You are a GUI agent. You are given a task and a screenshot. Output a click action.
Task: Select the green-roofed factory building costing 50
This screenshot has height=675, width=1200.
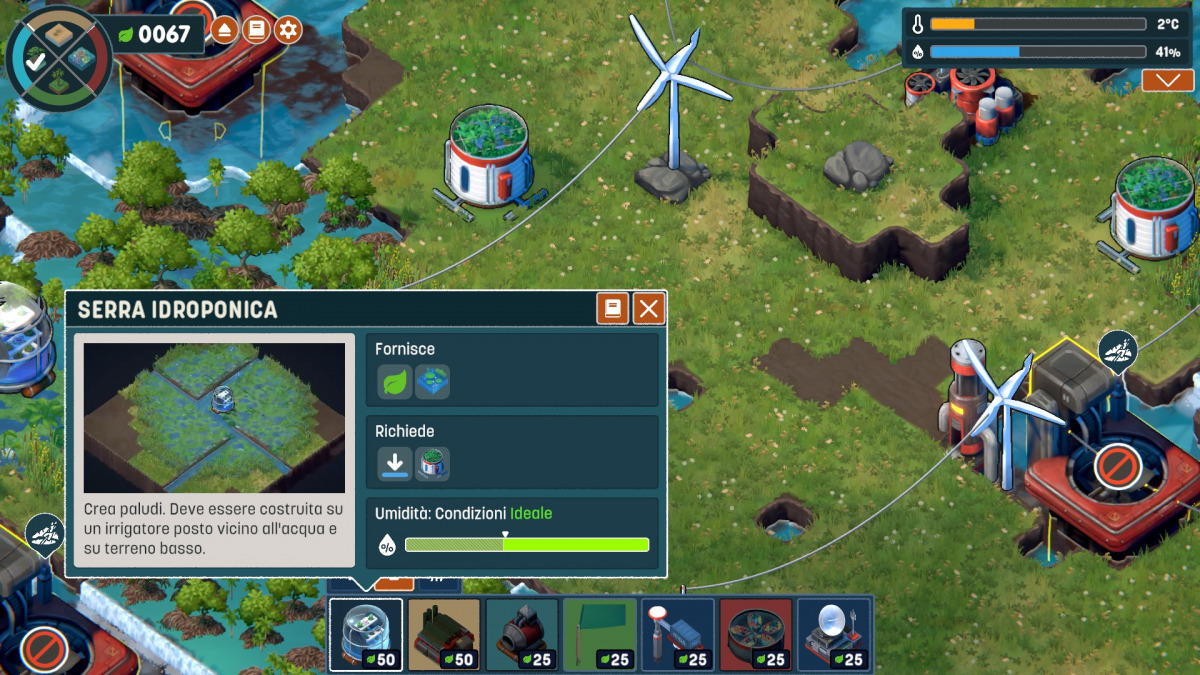(444, 634)
